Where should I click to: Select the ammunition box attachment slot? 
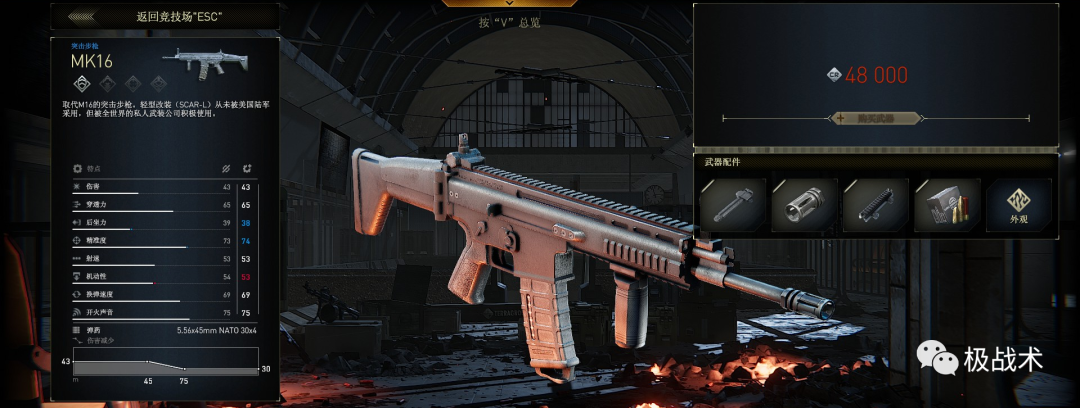click(947, 205)
